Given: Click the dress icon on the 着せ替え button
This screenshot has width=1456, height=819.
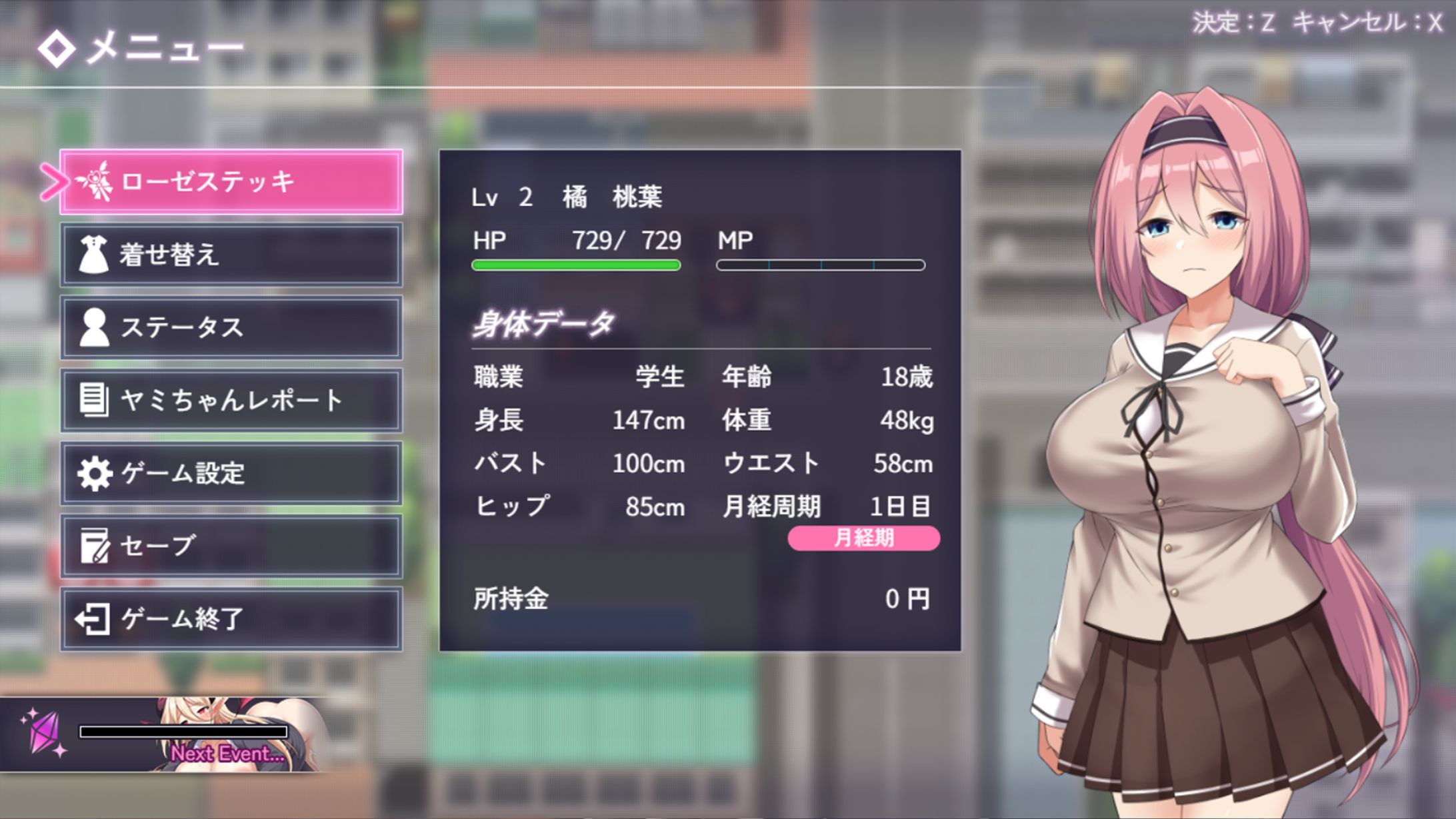Looking at the screenshot, I should coord(95,255).
